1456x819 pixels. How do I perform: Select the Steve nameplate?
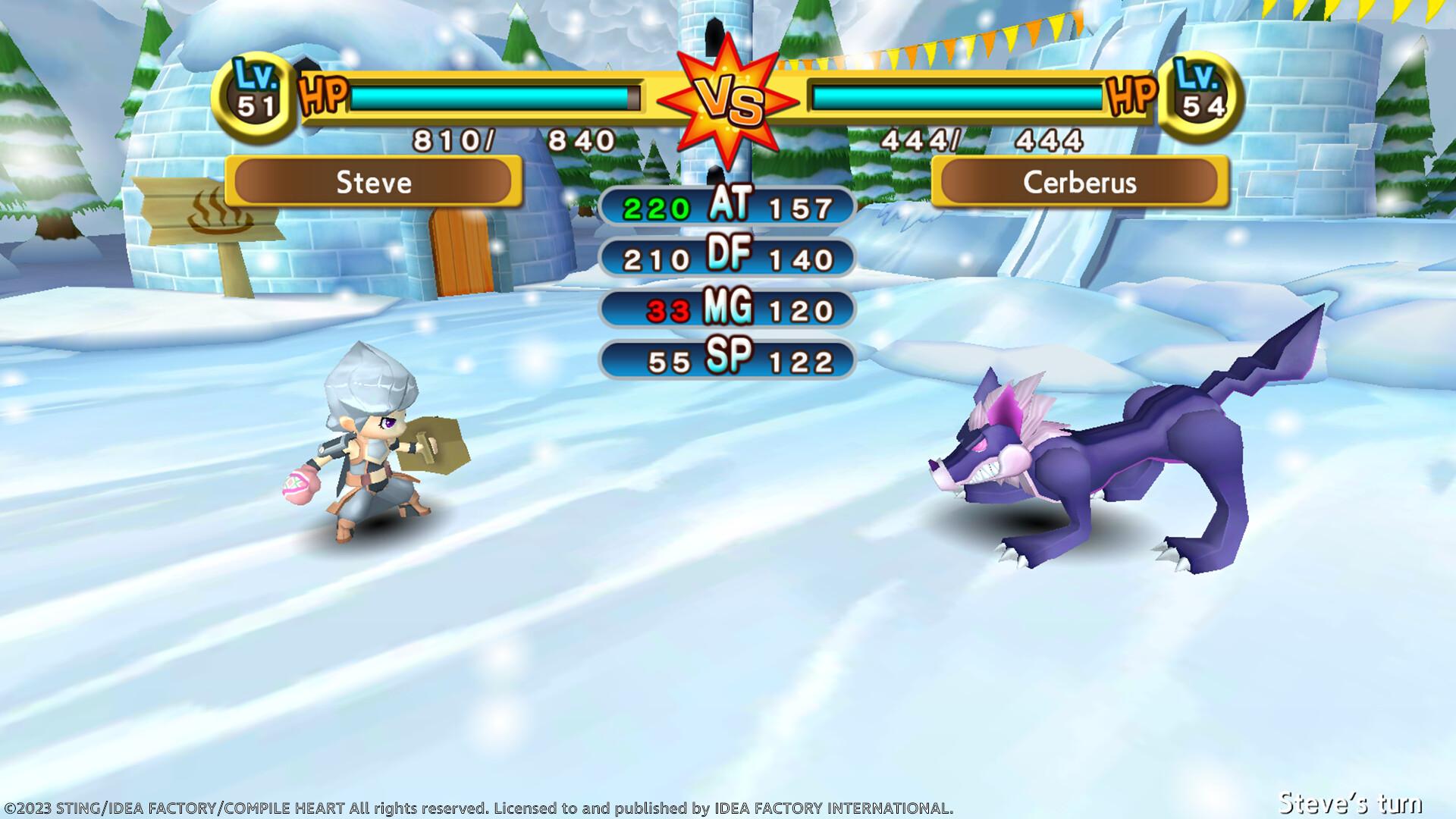(373, 182)
